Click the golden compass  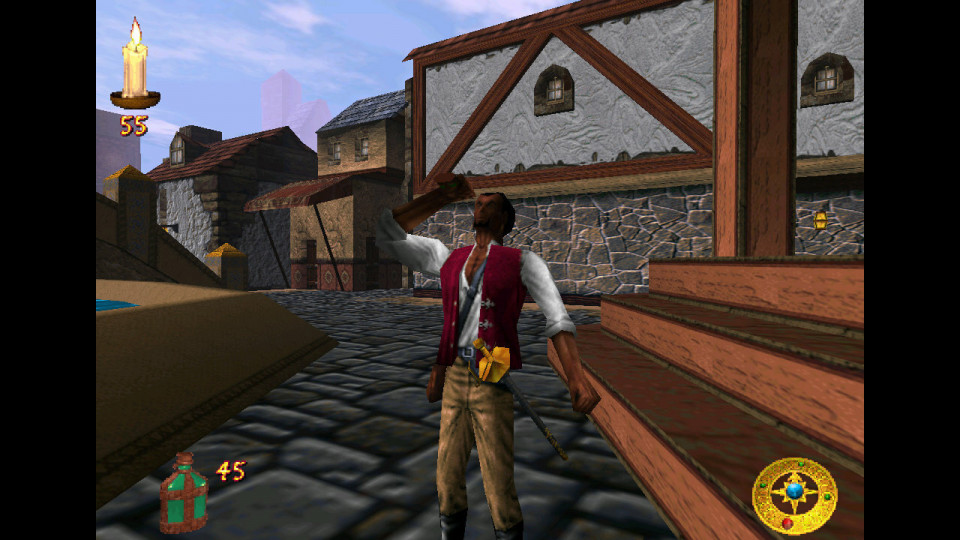coord(794,495)
